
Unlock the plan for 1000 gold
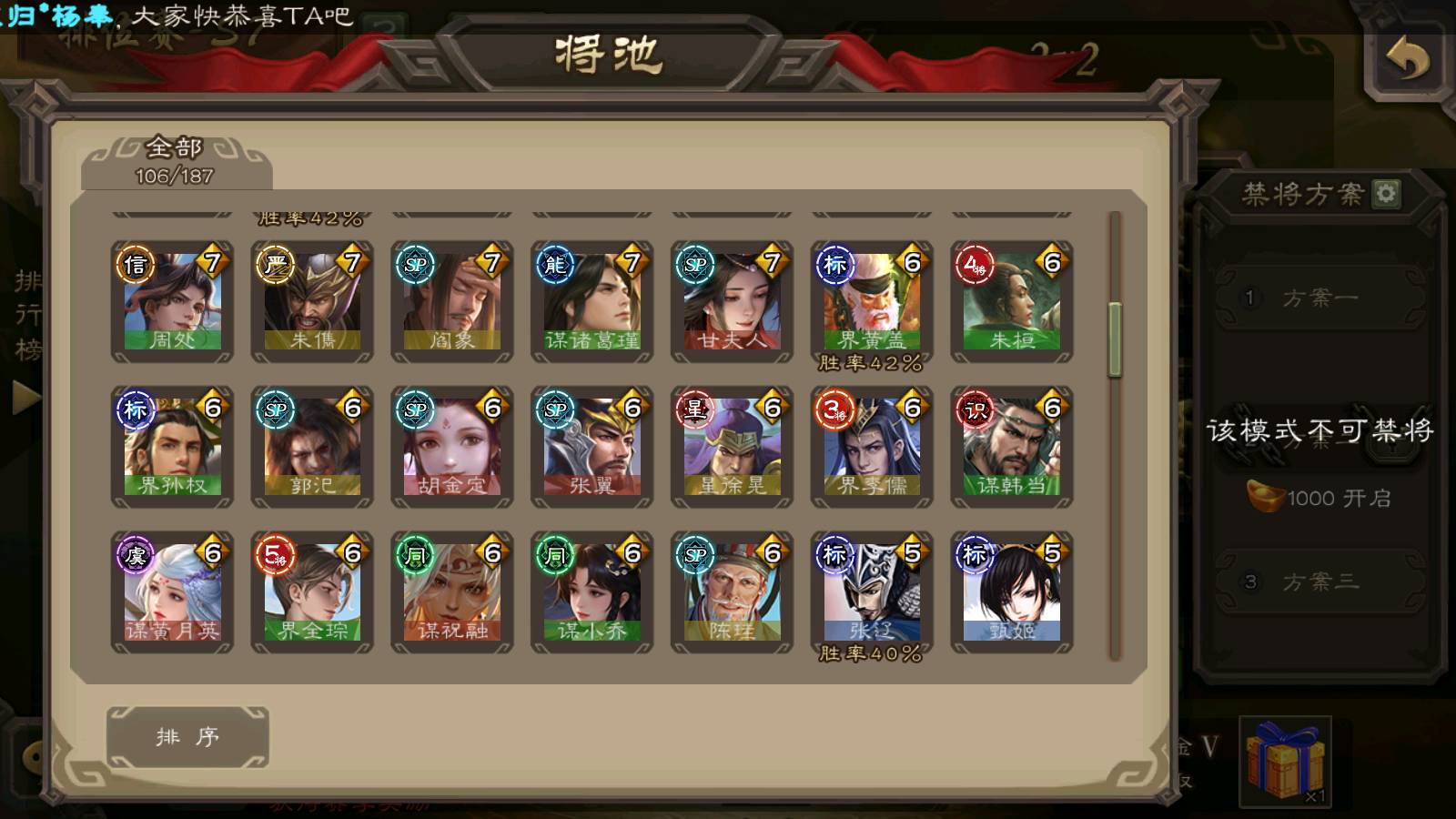click(x=1319, y=498)
